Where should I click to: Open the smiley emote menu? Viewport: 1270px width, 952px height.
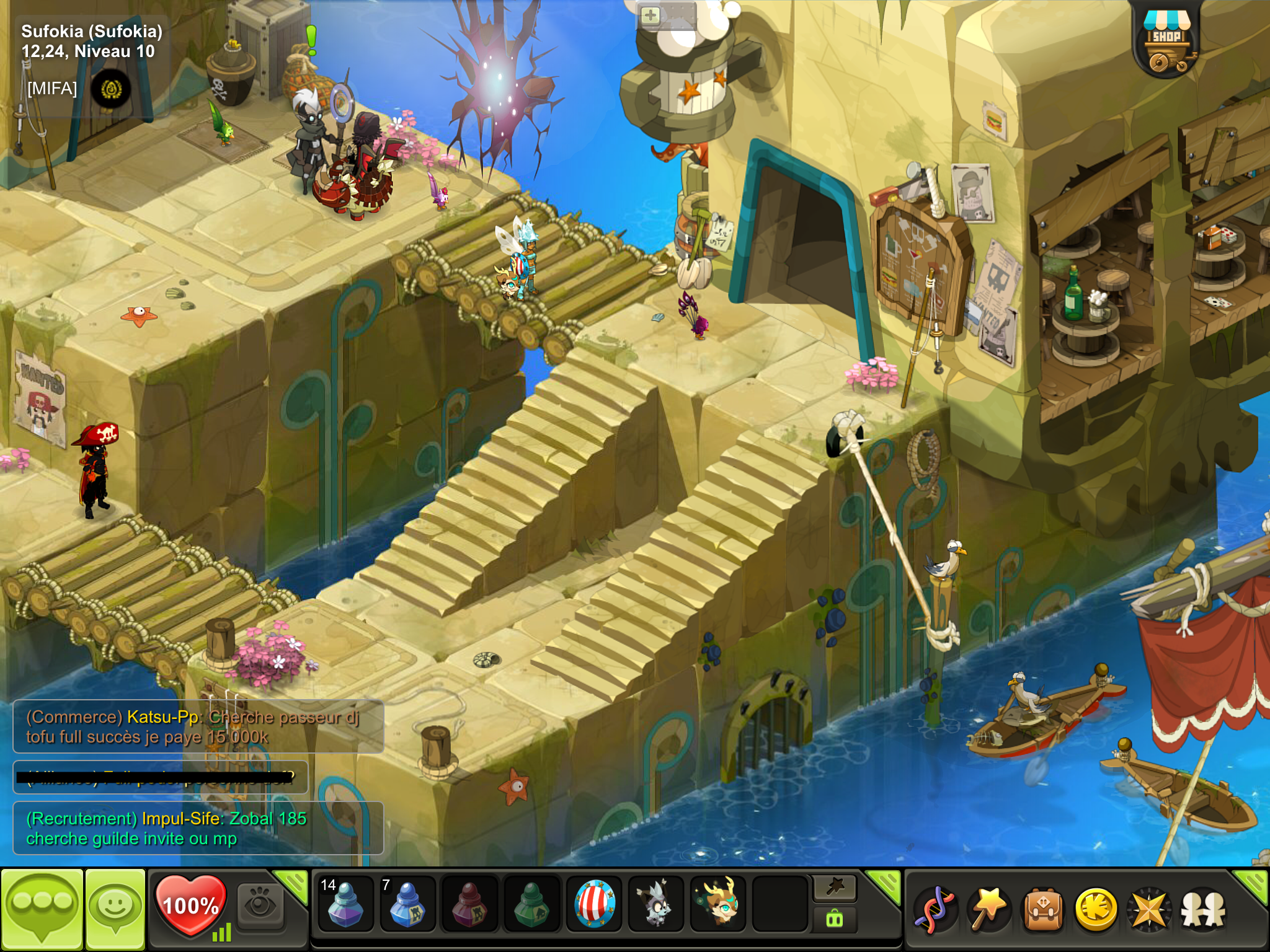click(115, 909)
